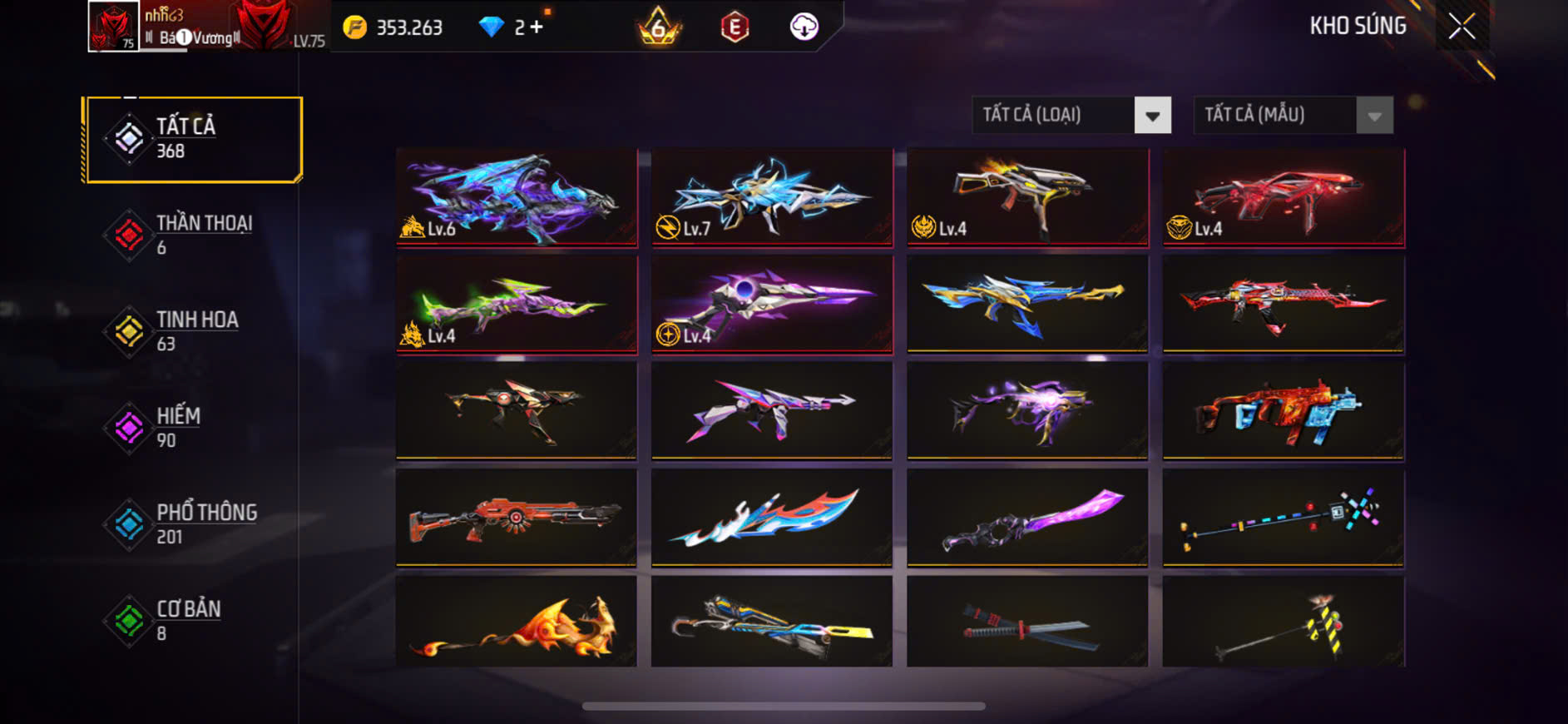Add more diamonds with the plus button
The width and height of the screenshot is (1568, 724).
point(537,27)
